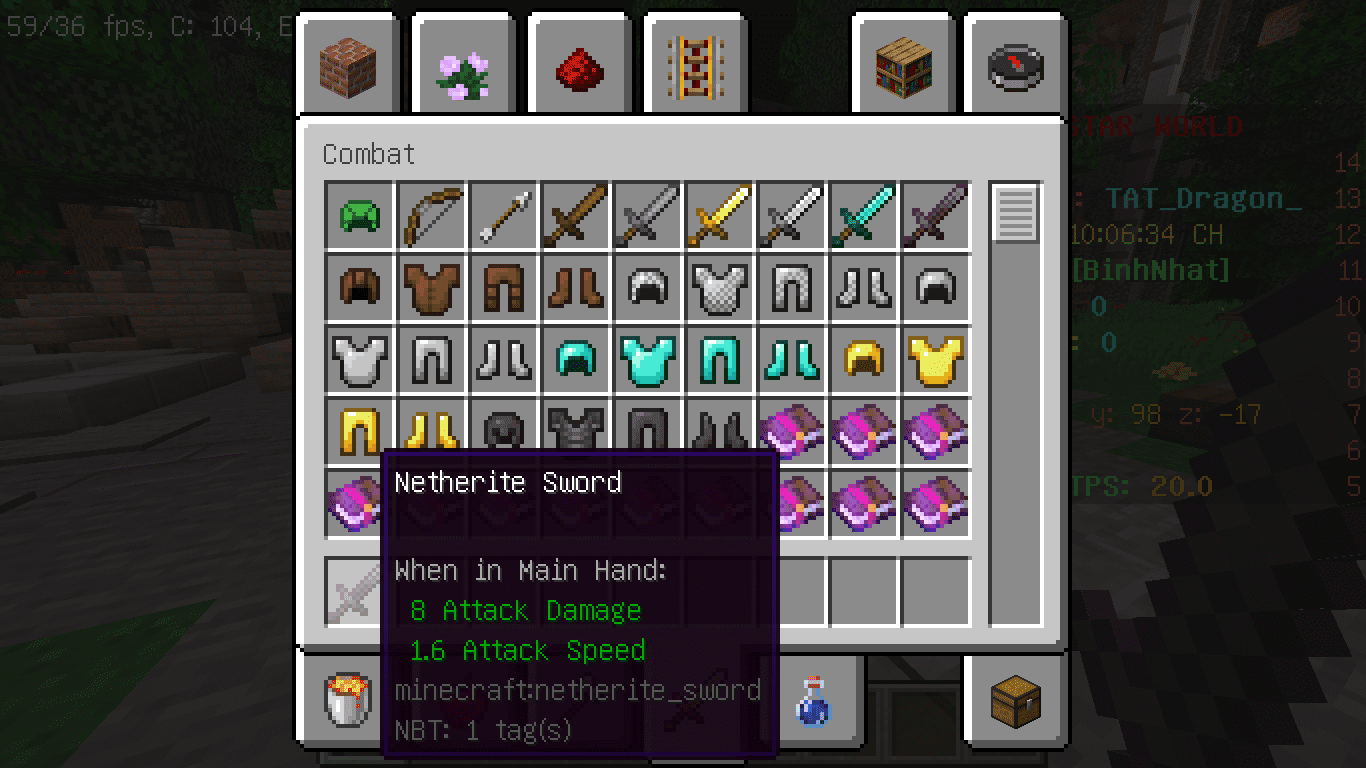Select the leather cap

359,287
